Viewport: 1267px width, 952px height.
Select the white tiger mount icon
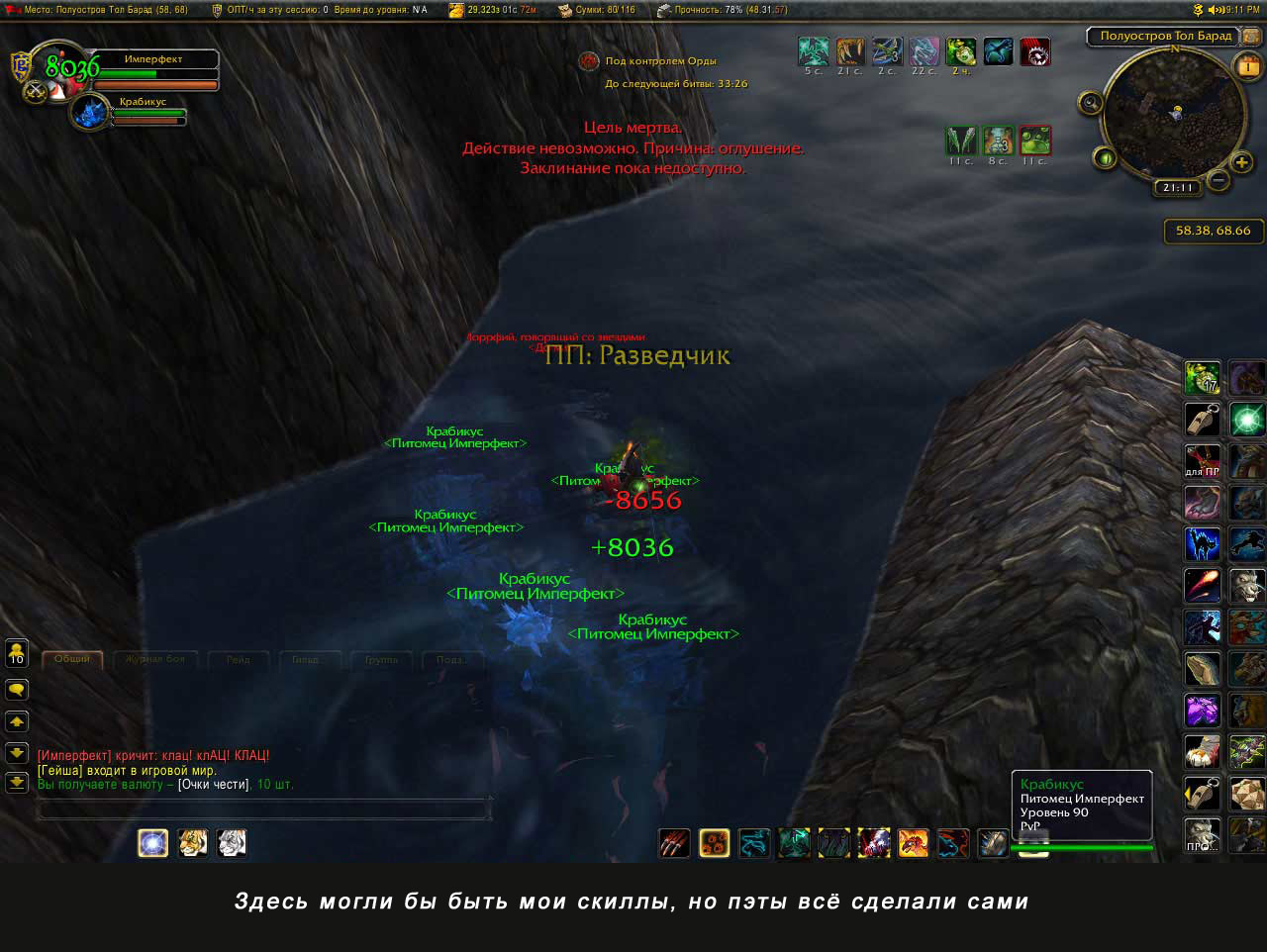point(232,843)
